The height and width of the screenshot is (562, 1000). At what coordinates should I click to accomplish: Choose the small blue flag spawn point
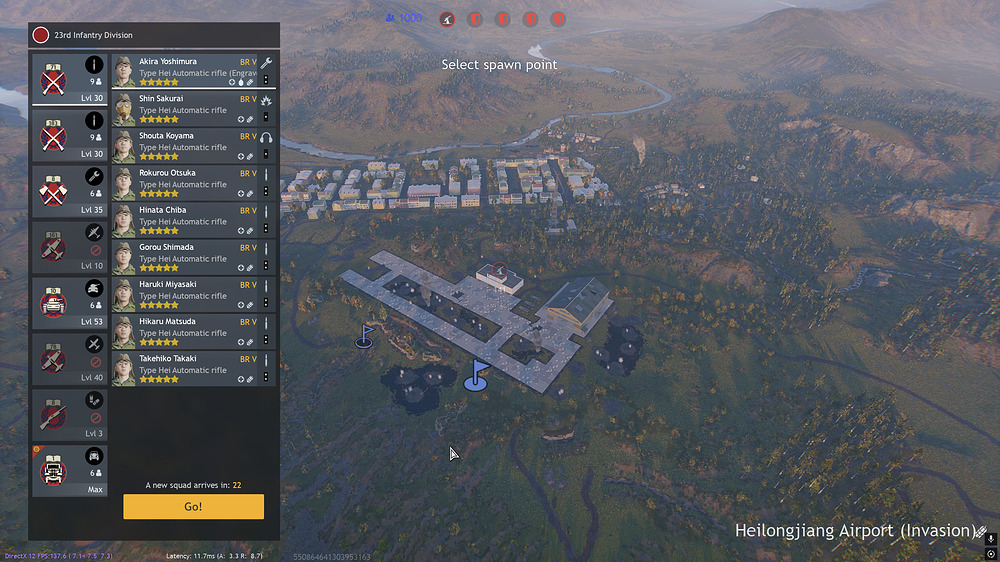pos(365,336)
